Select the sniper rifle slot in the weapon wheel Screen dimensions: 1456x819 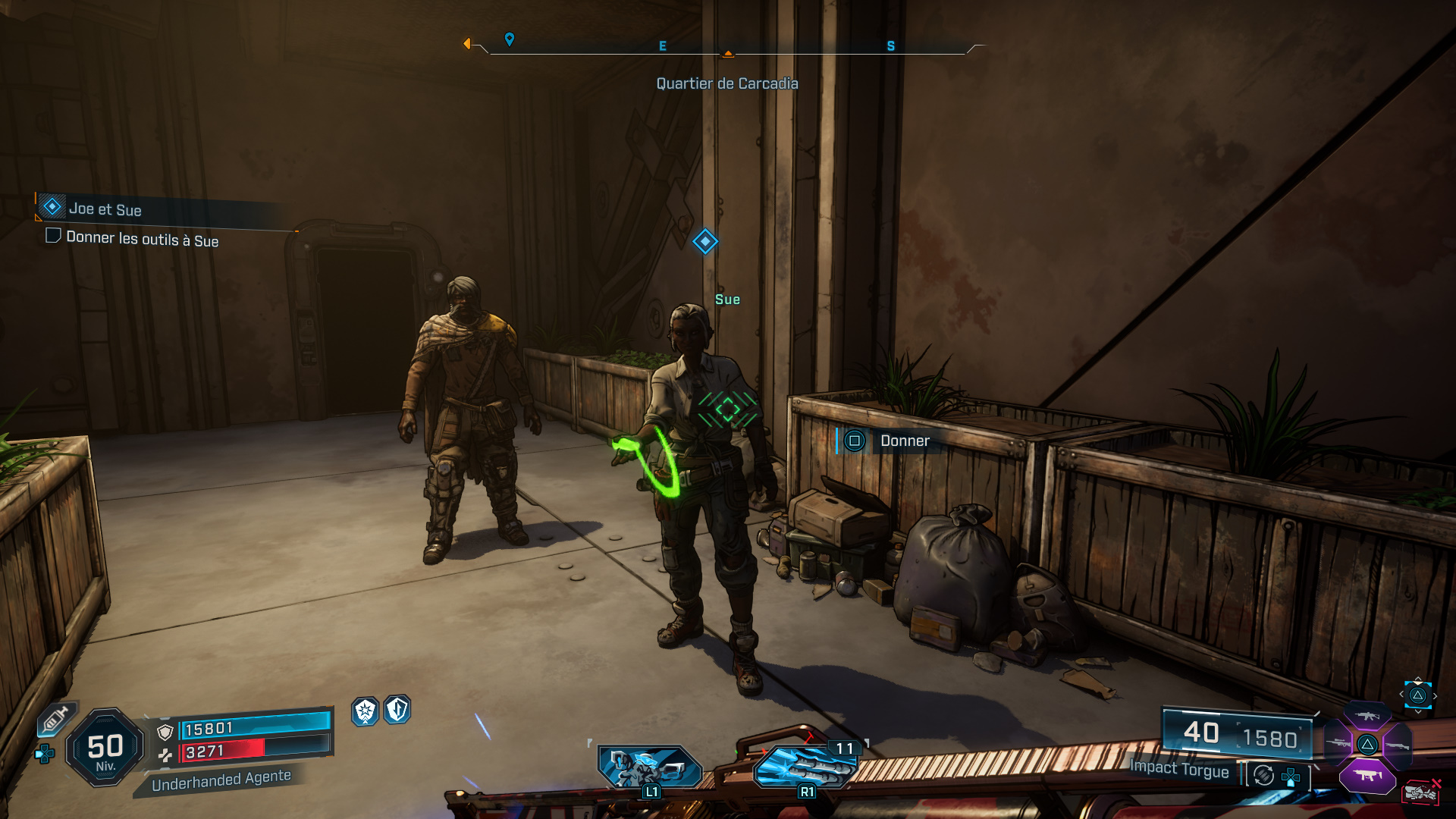click(1338, 743)
